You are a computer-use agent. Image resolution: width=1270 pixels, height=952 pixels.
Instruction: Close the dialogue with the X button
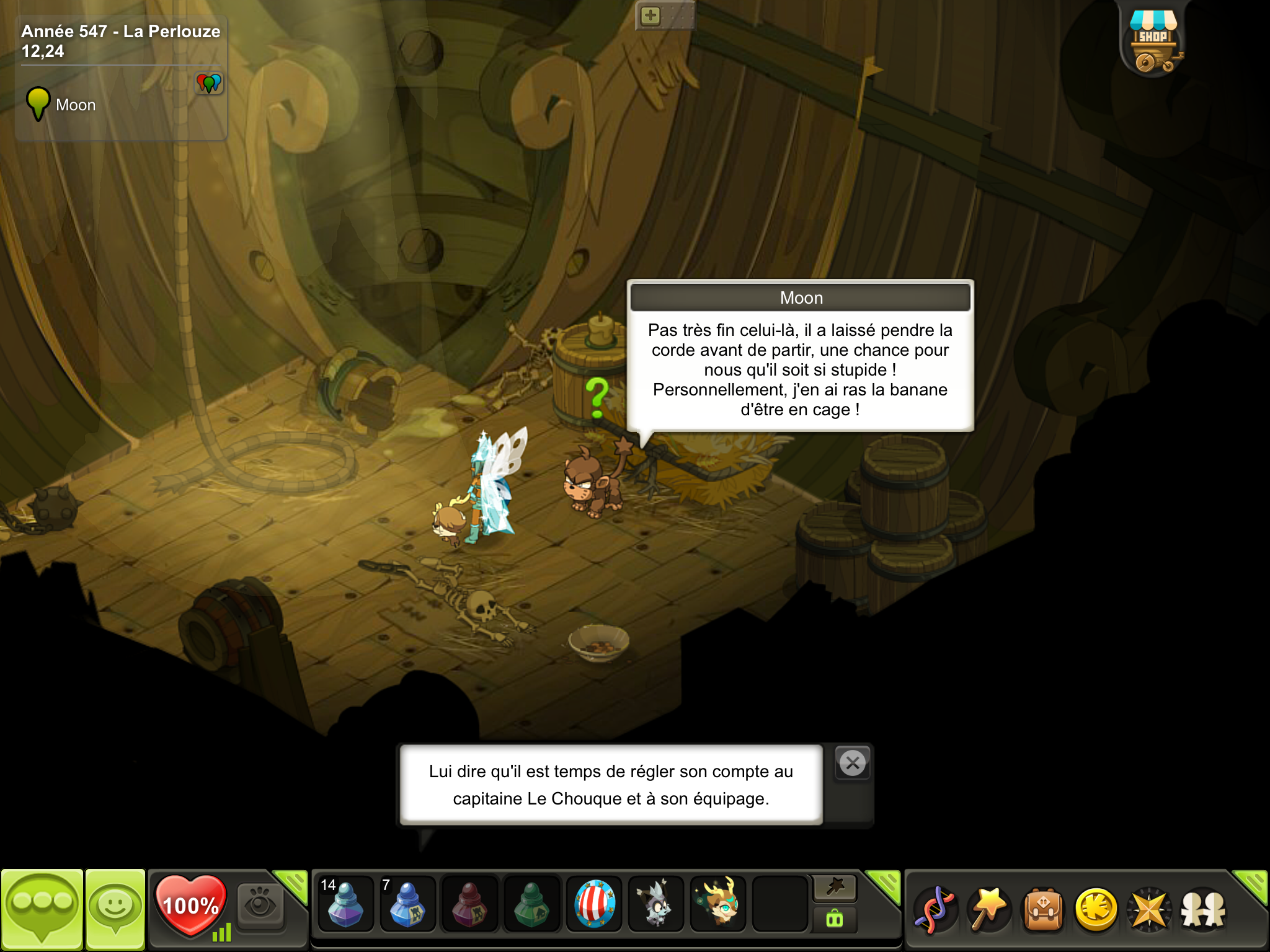(853, 763)
